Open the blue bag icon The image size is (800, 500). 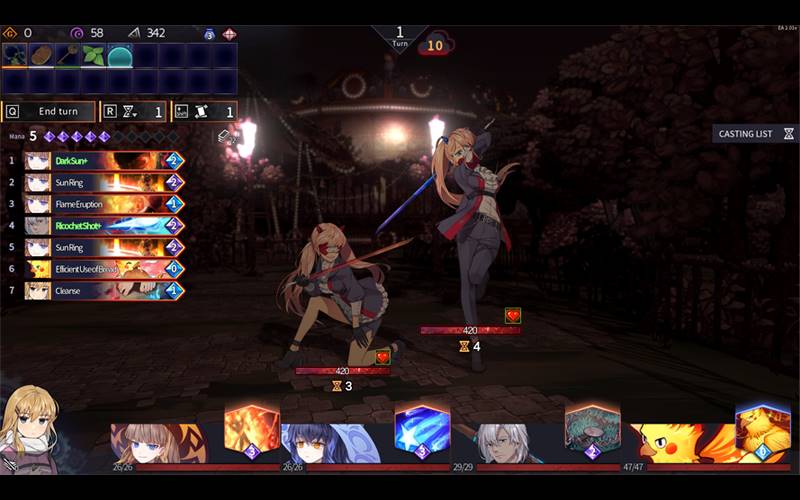tap(209, 33)
